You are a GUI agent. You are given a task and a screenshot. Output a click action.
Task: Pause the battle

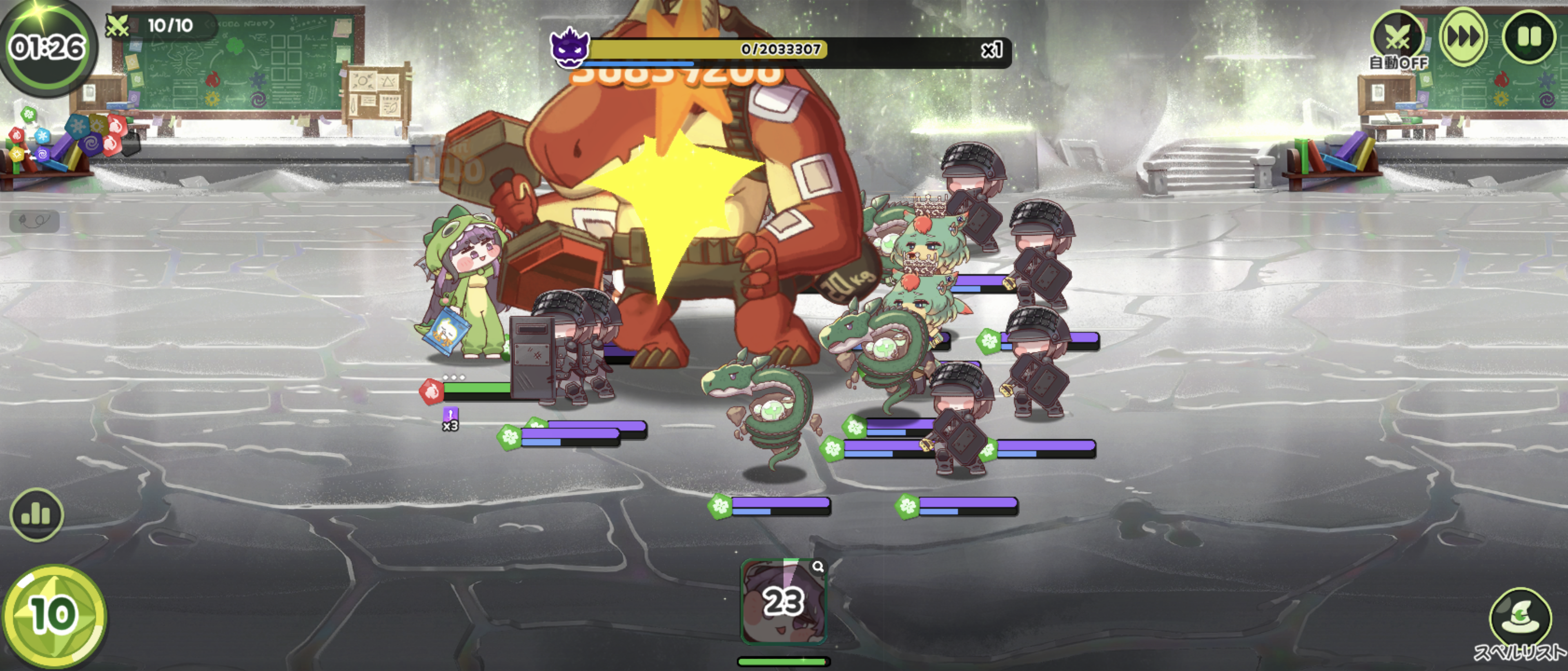click(x=1528, y=36)
